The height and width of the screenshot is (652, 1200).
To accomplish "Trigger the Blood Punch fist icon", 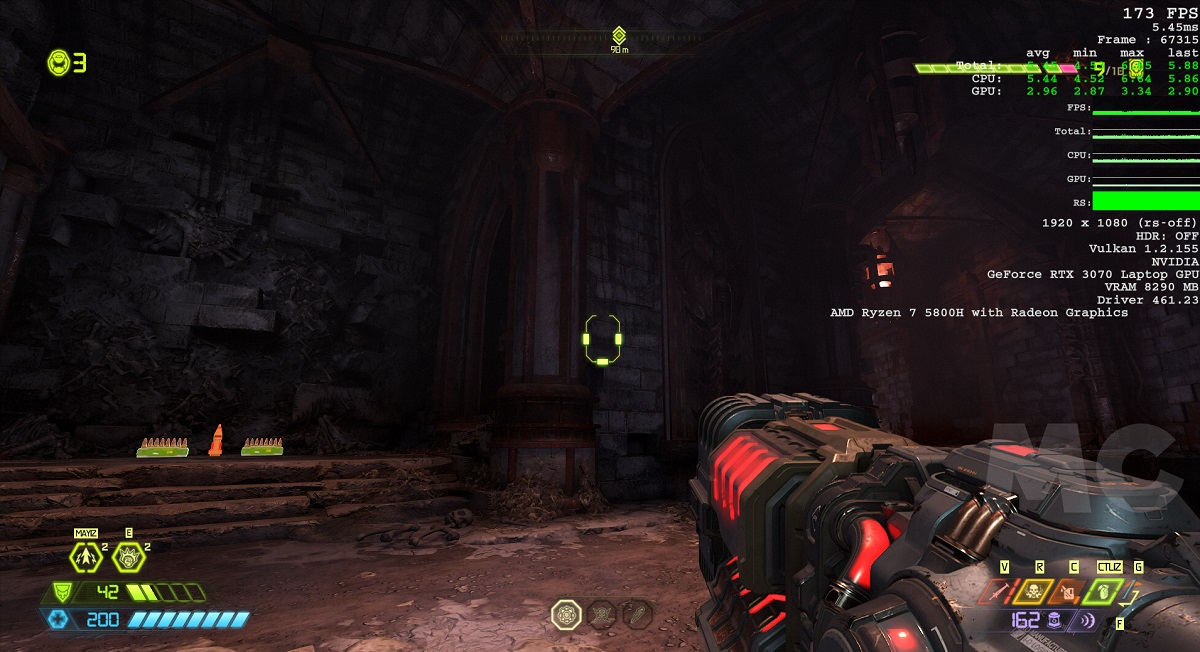I will (127, 557).
